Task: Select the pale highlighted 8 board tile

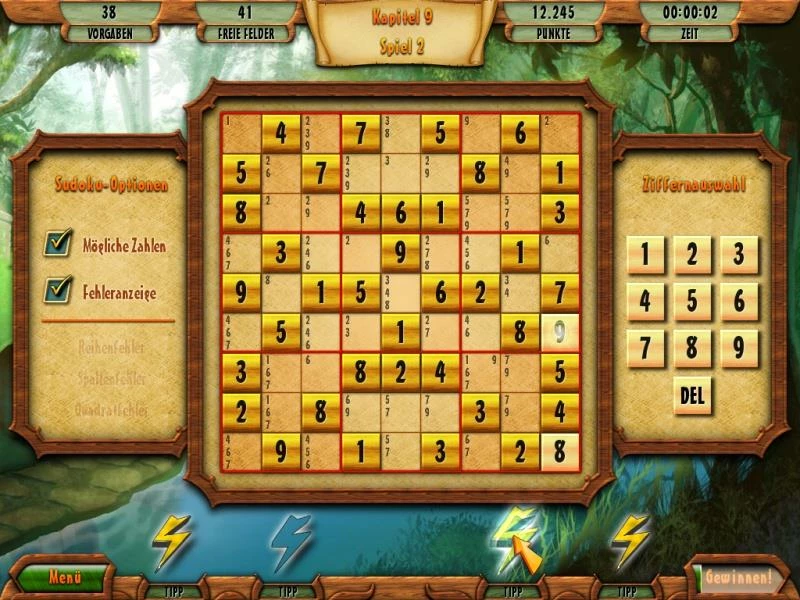Action: pyautogui.click(x=560, y=451)
